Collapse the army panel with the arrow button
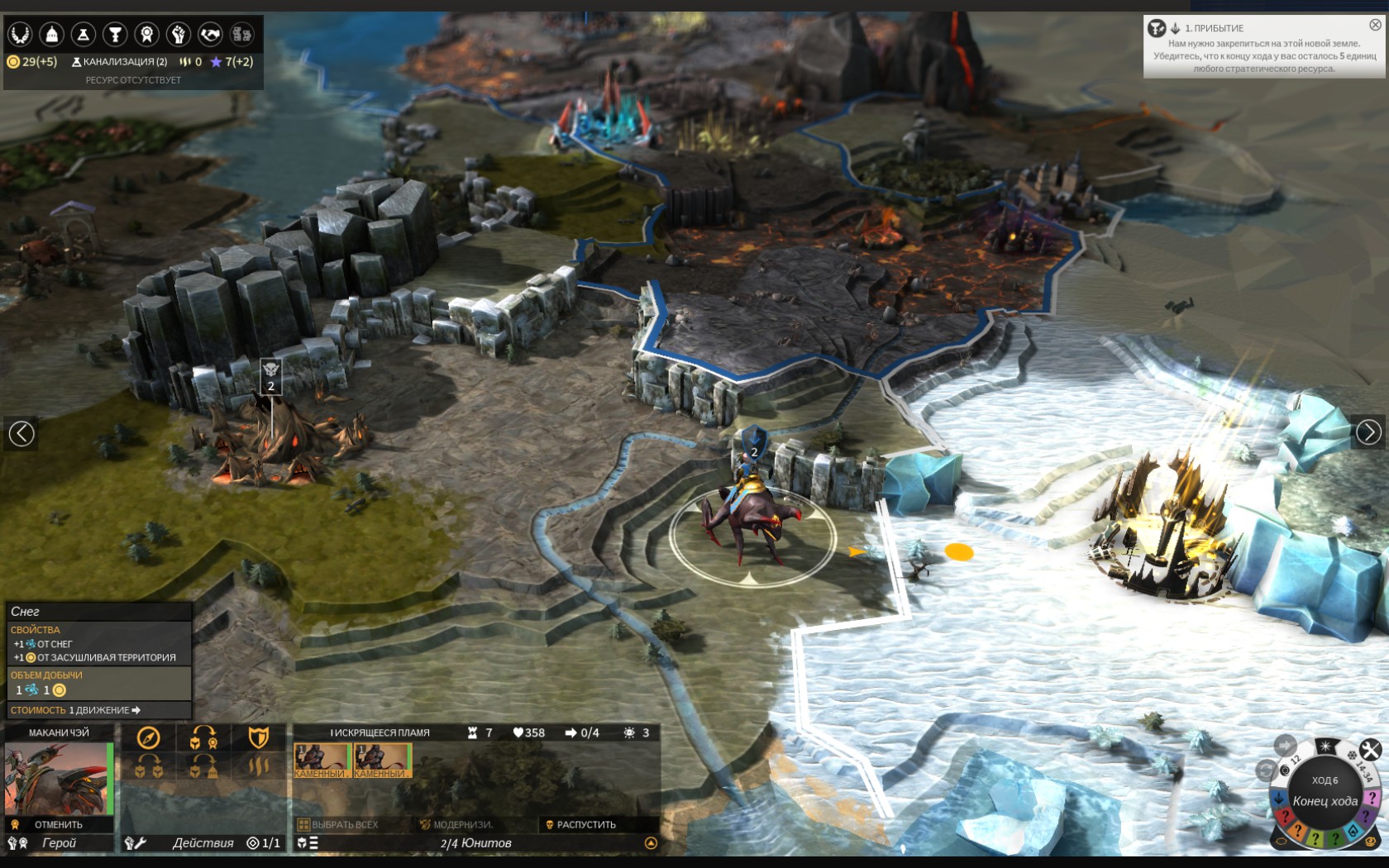Image resolution: width=1389 pixels, height=868 pixels. point(652,843)
